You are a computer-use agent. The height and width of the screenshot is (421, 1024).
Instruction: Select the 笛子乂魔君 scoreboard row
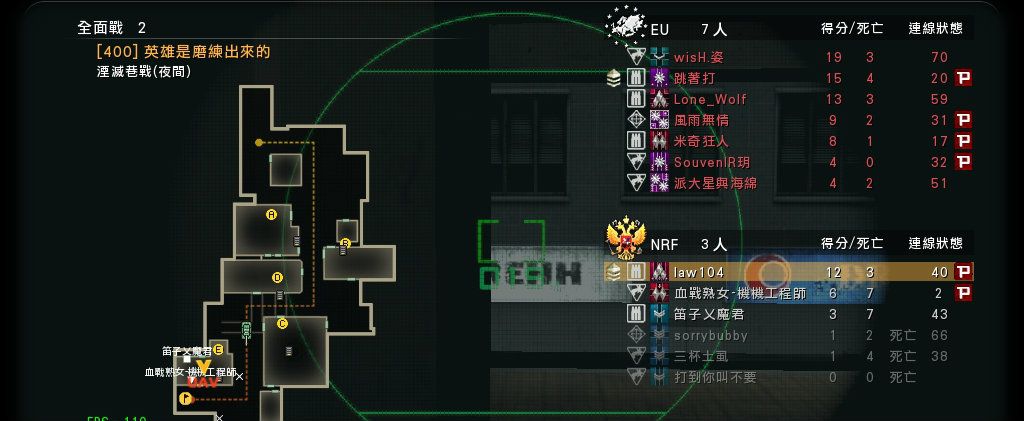(x=708, y=314)
